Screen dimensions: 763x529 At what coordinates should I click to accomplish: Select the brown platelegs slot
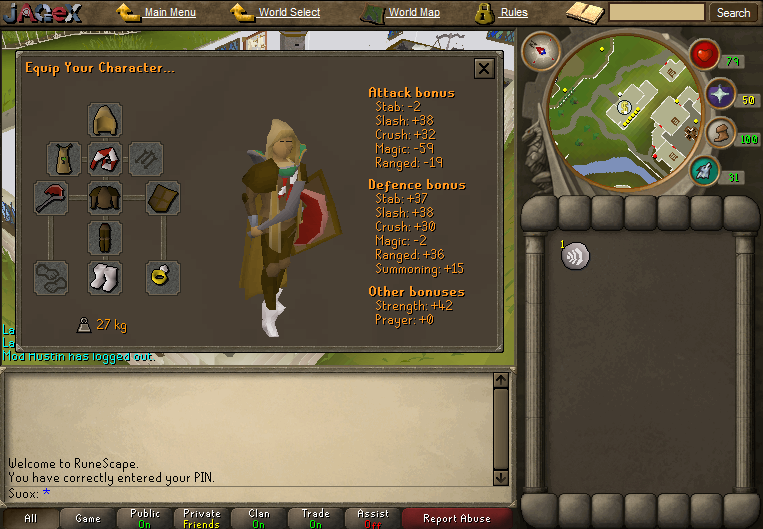(x=105, y=238)
